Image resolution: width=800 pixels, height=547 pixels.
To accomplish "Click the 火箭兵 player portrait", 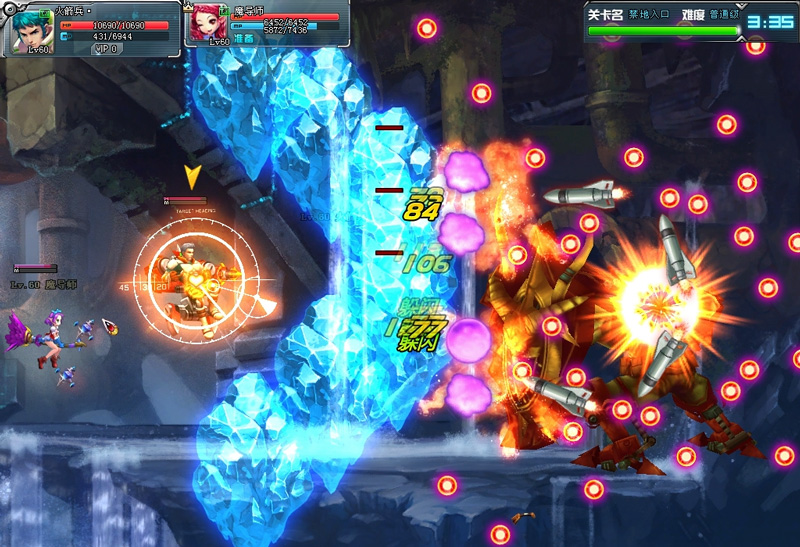I will coord(31,28).
